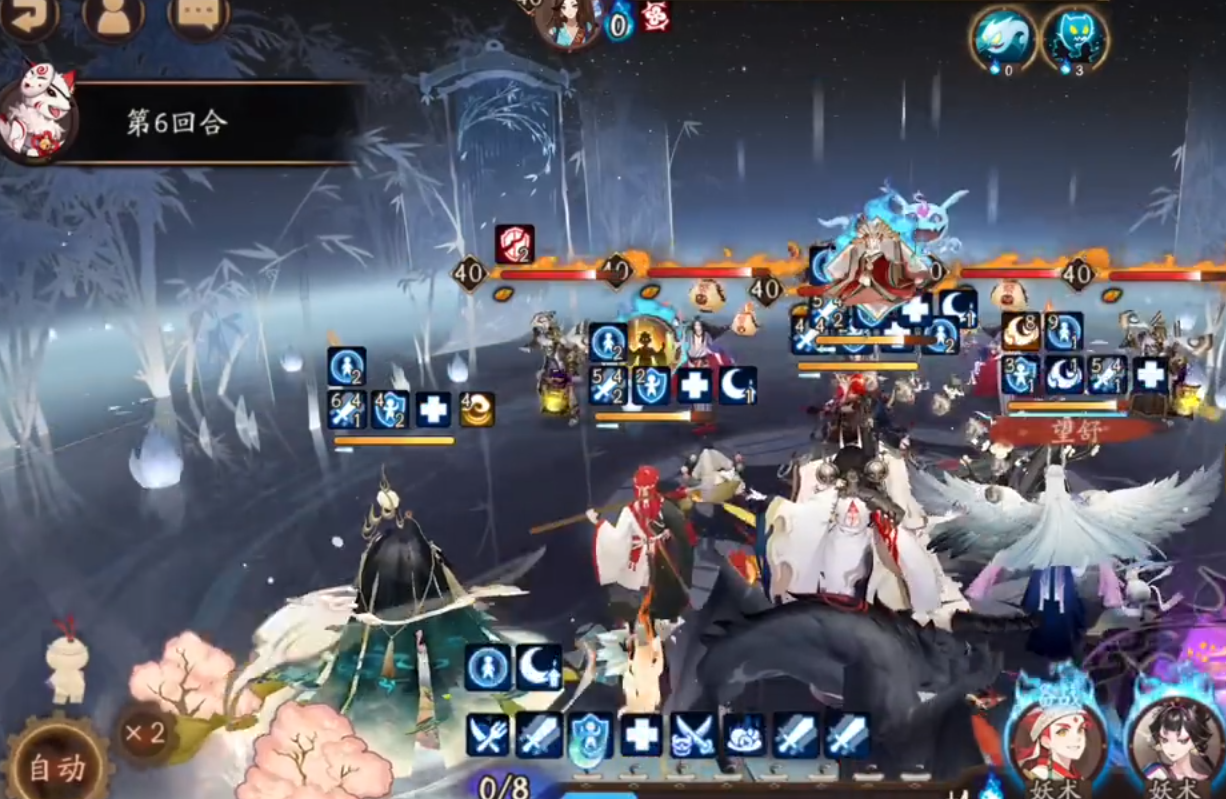Tap the small paper doll mascot icon
The image size is (1226, 799).
pyautogui.click(x=66, y=660)
